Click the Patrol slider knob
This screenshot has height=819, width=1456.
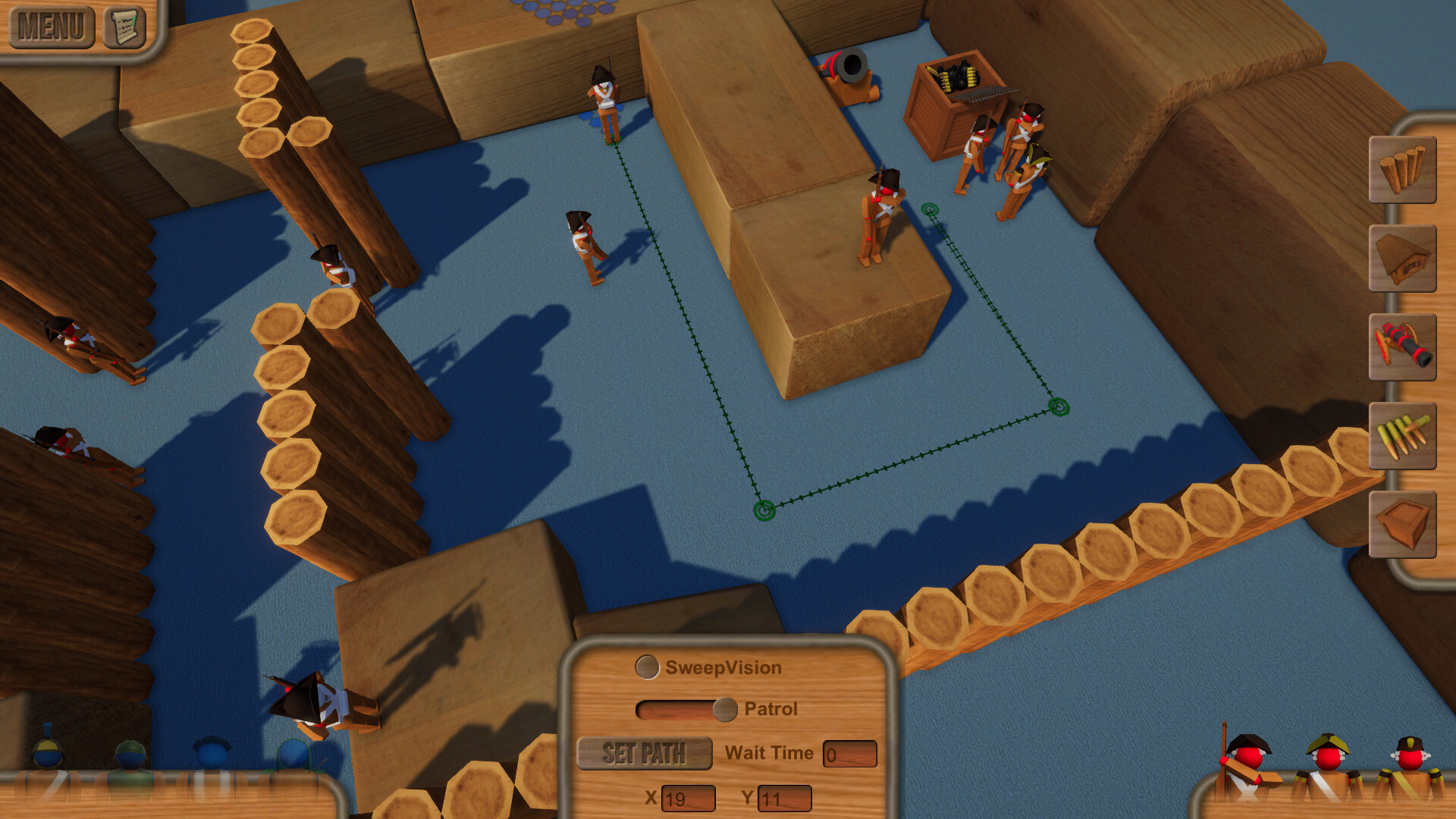point(726,710)
